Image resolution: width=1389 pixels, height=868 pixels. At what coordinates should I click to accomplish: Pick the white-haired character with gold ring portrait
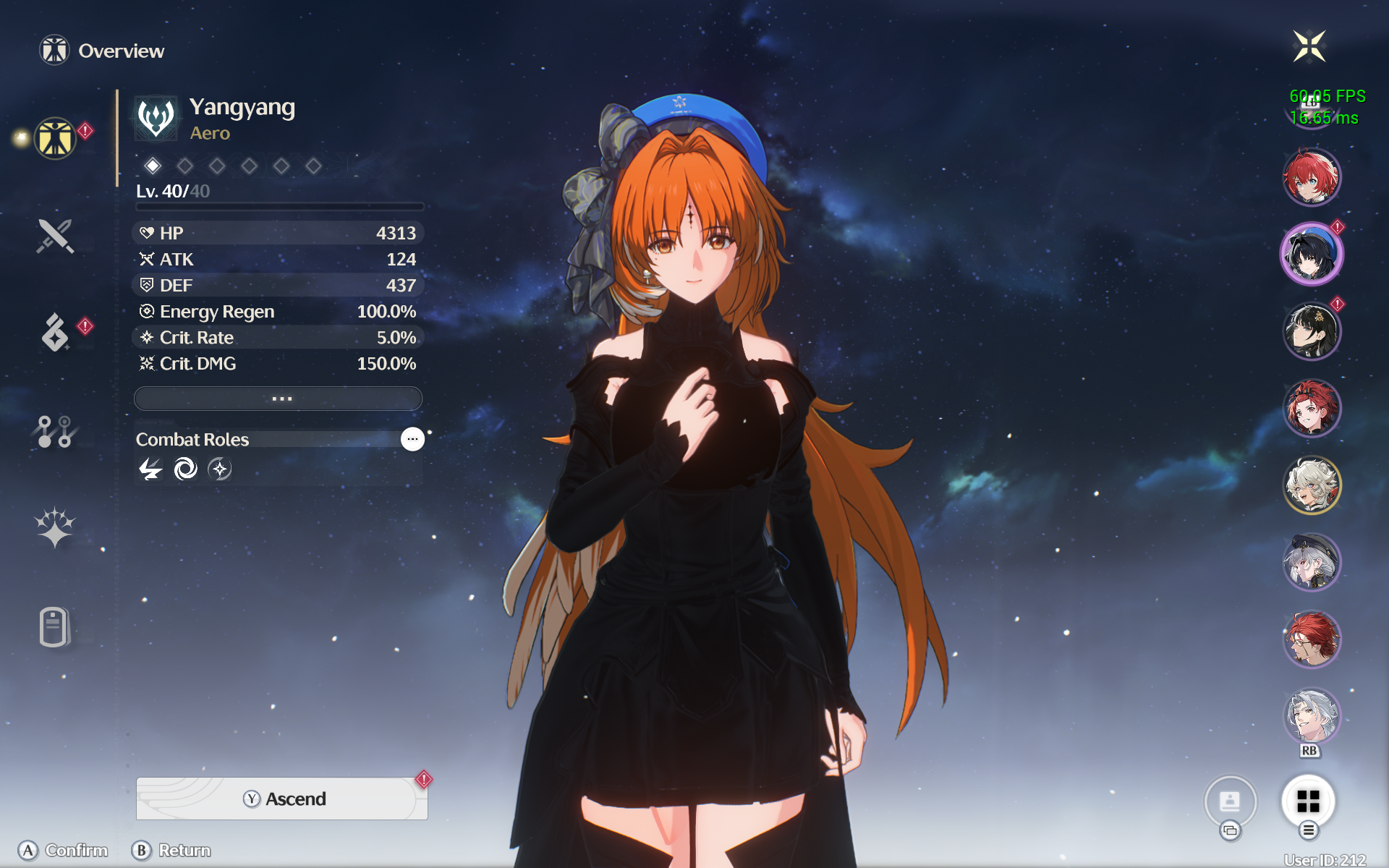tap(1312, 485)
